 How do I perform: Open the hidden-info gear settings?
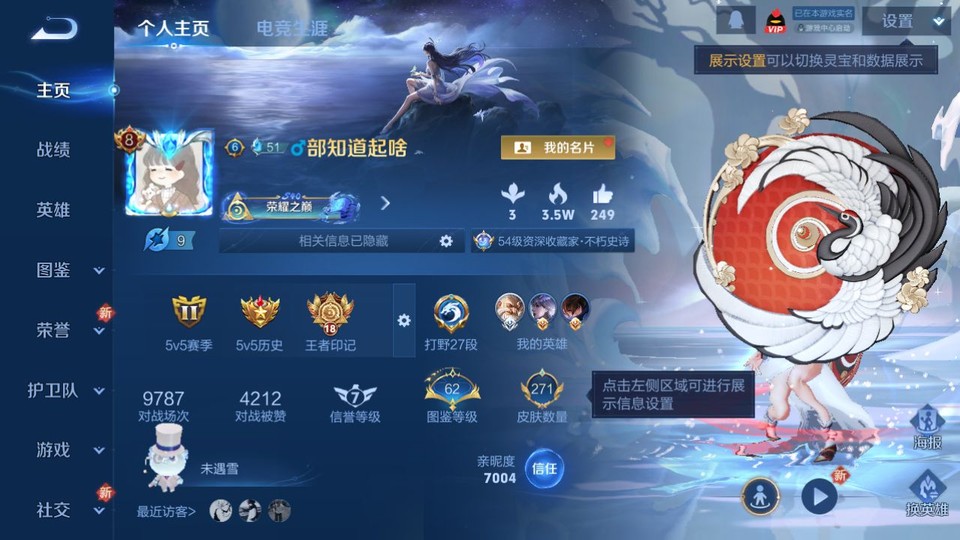tap(446, 241)
